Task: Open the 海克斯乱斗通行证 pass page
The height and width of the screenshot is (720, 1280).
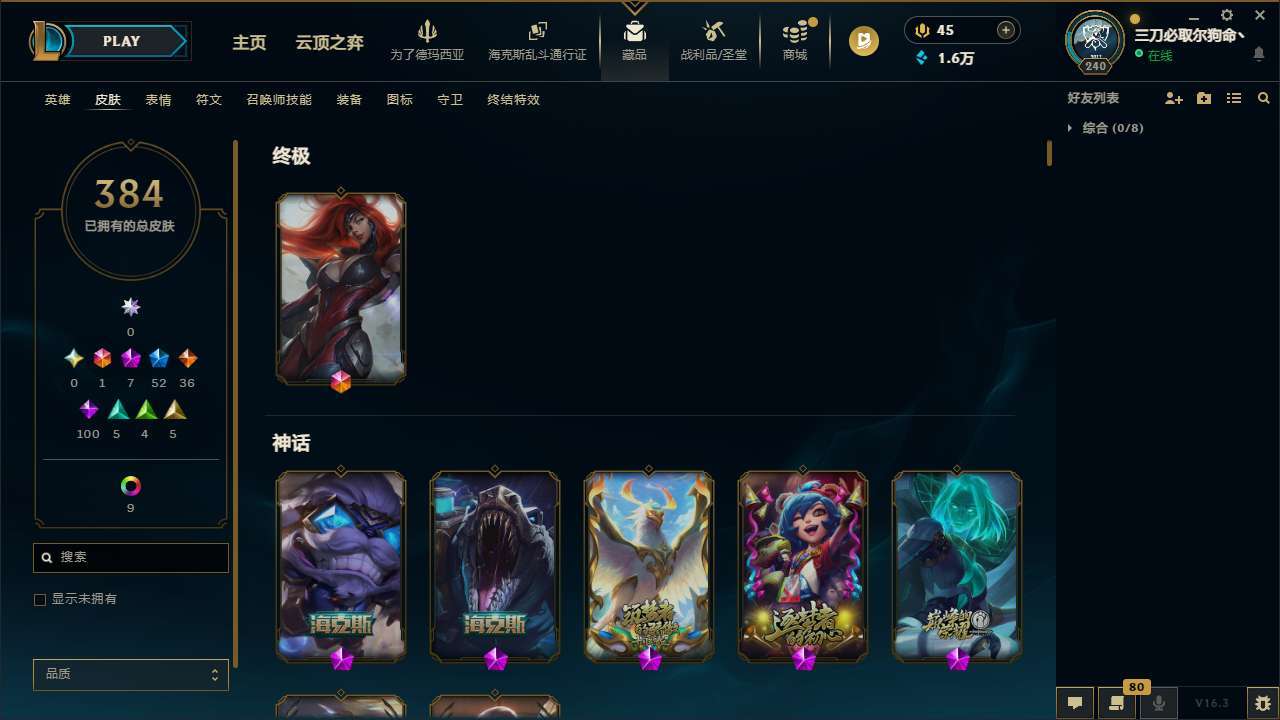Action: point(537,40)
